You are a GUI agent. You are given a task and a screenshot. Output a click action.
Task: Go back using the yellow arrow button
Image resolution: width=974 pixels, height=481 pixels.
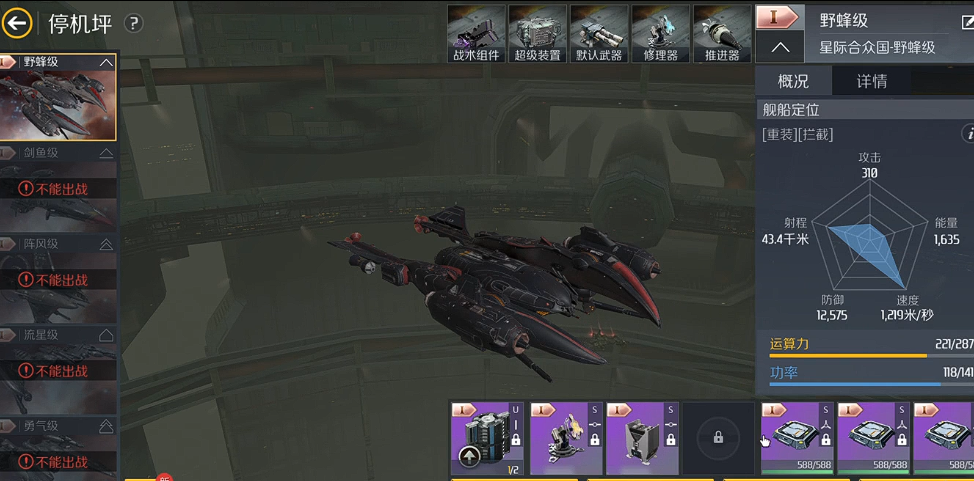point(18,23)
